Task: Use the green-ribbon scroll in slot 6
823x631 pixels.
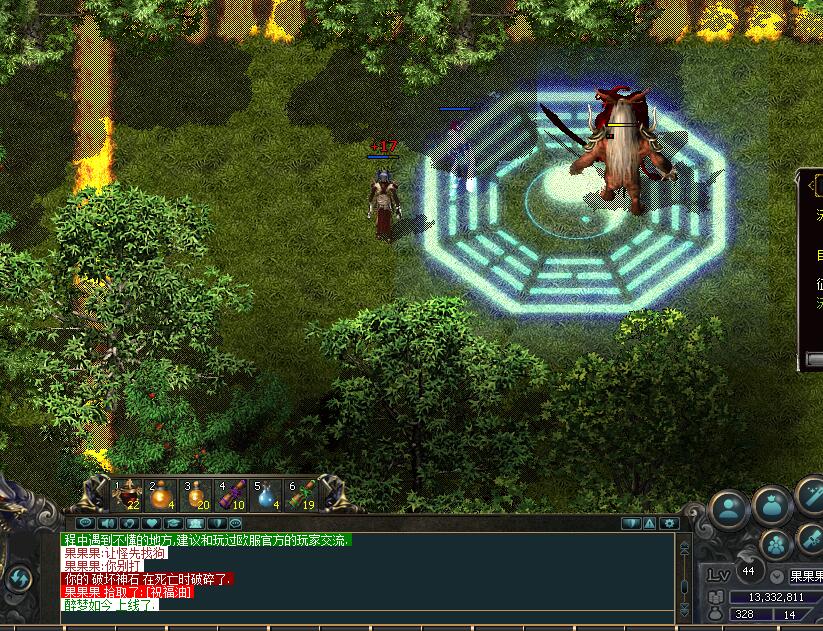Action: (x=302, y=495)
